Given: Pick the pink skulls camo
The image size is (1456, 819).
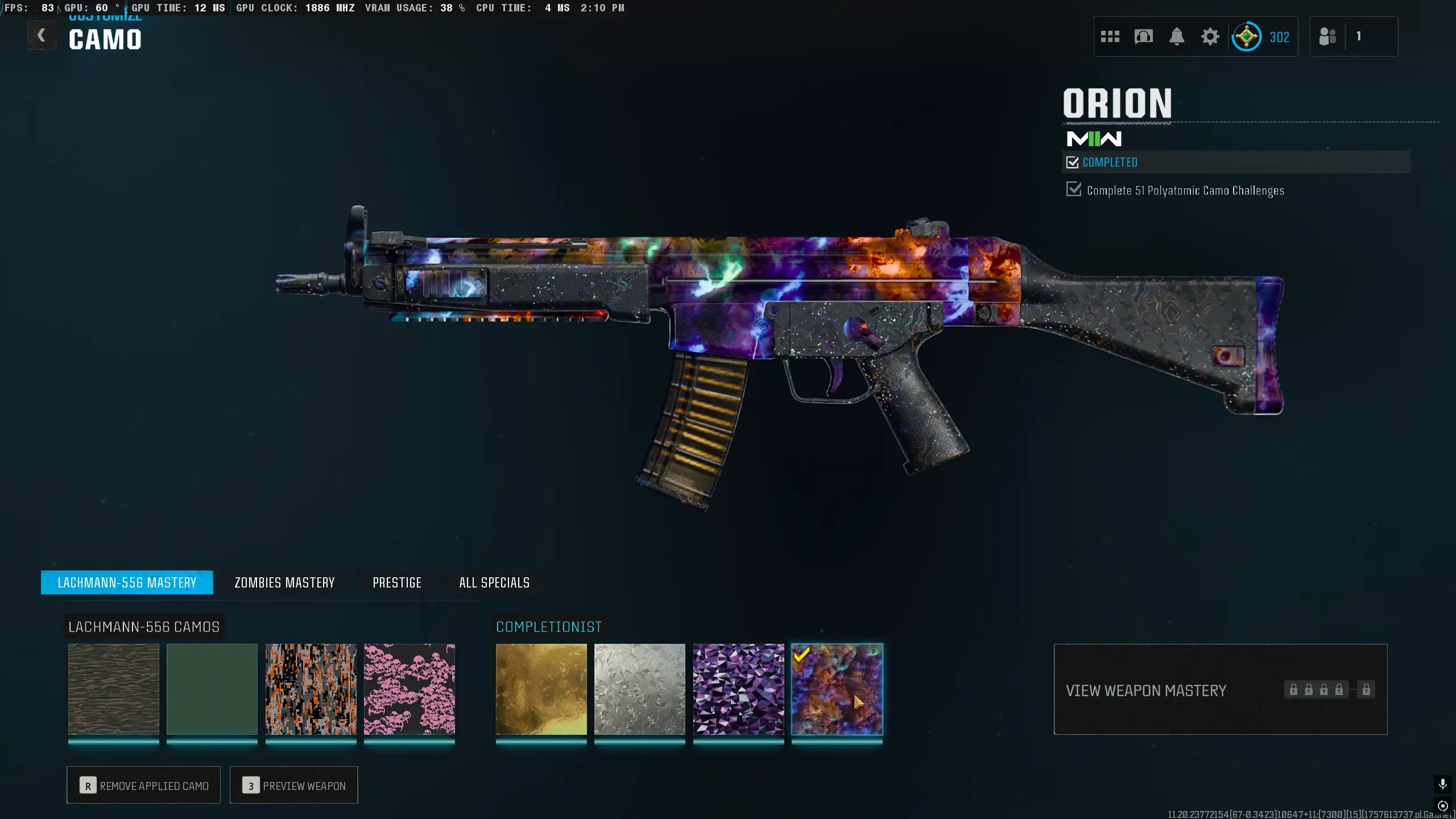Looking at the screenshot, I should 409,689.
